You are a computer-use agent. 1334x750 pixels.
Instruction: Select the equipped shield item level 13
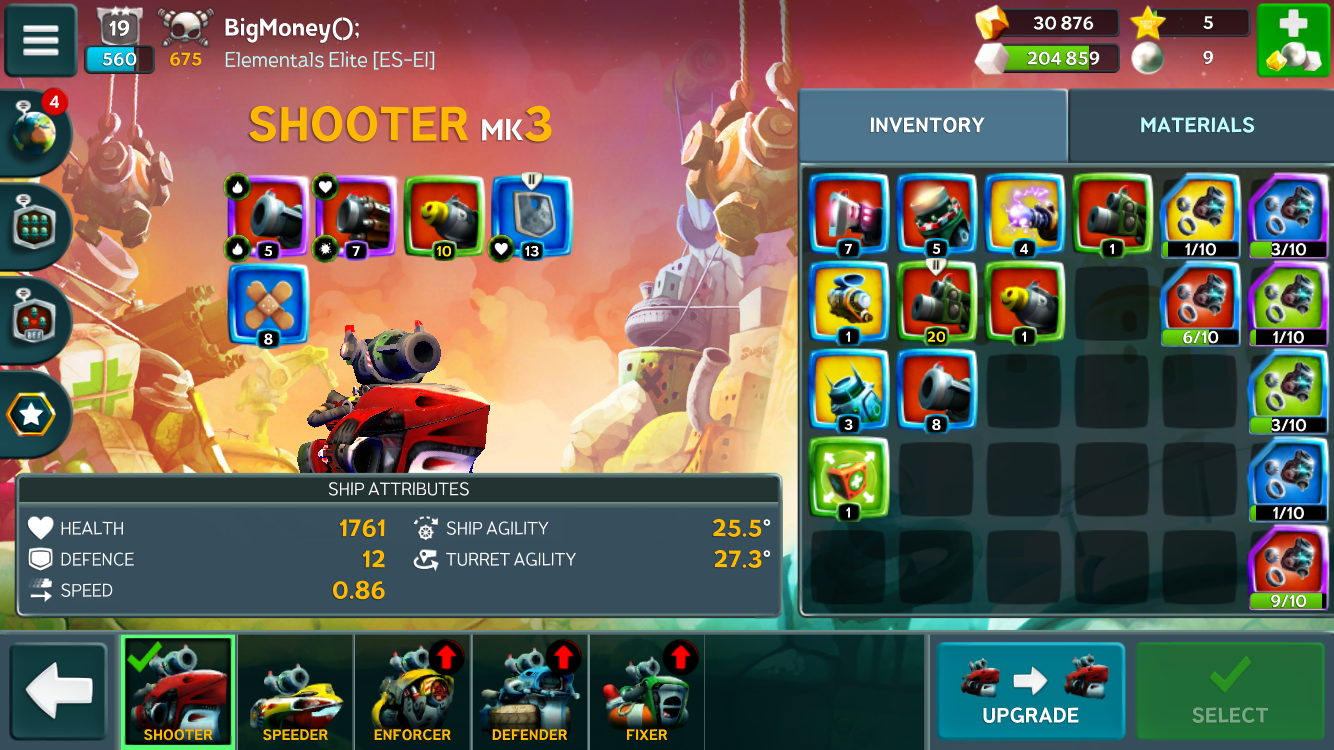tap(531, 216)
